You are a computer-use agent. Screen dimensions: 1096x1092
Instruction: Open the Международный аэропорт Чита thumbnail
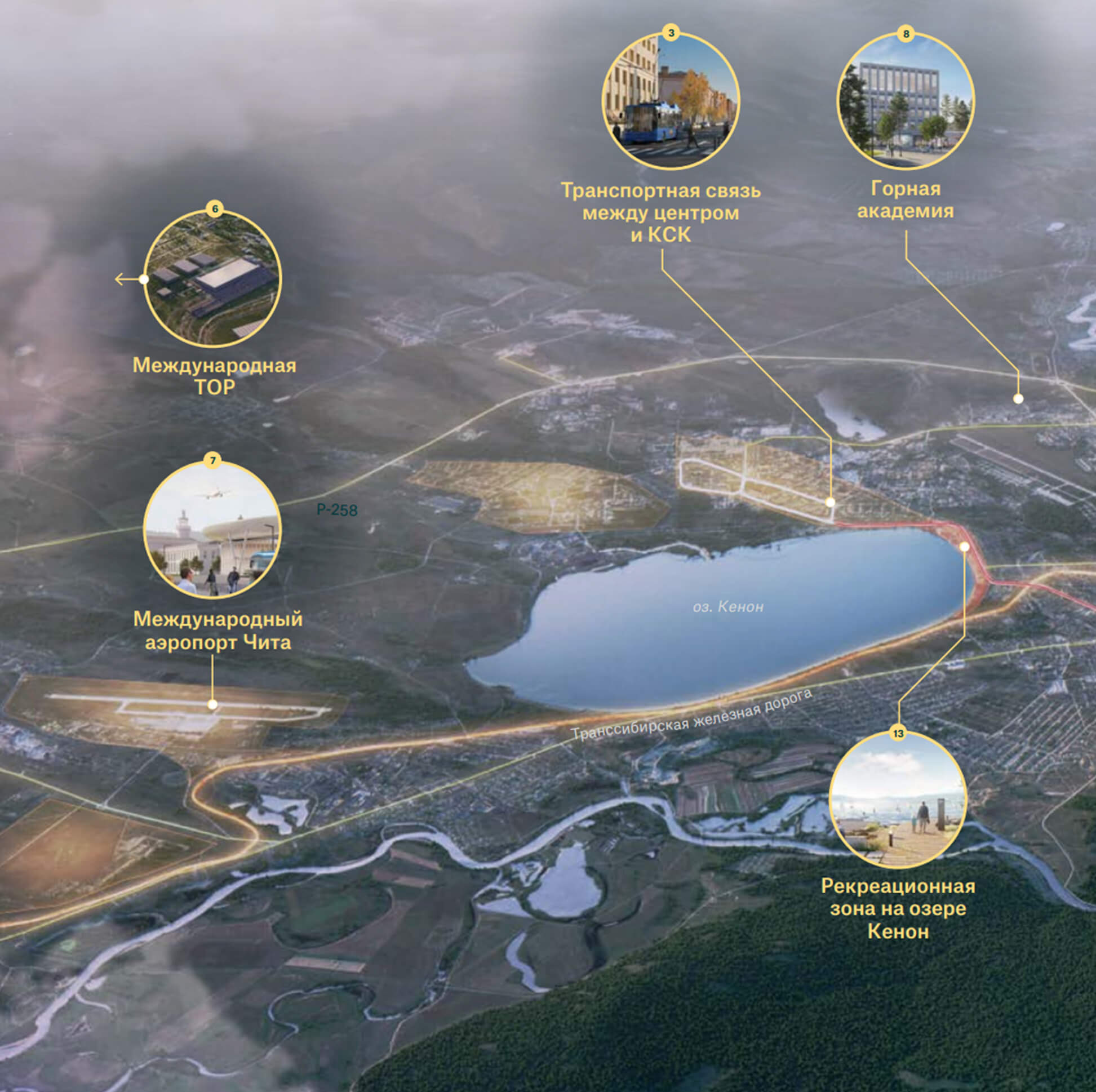(x=212, y=530)
